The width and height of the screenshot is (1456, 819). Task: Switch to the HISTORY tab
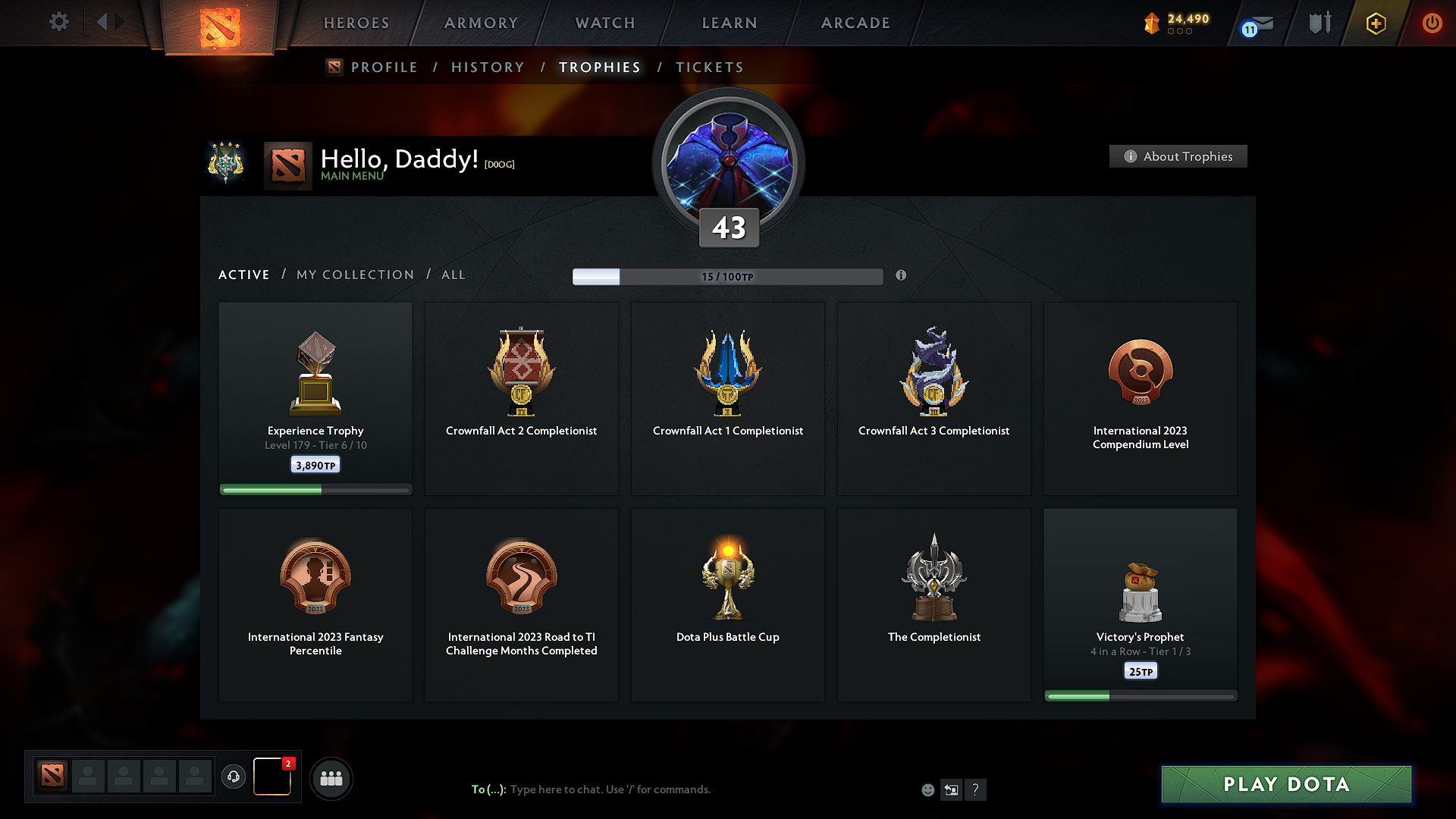(488, 67)
